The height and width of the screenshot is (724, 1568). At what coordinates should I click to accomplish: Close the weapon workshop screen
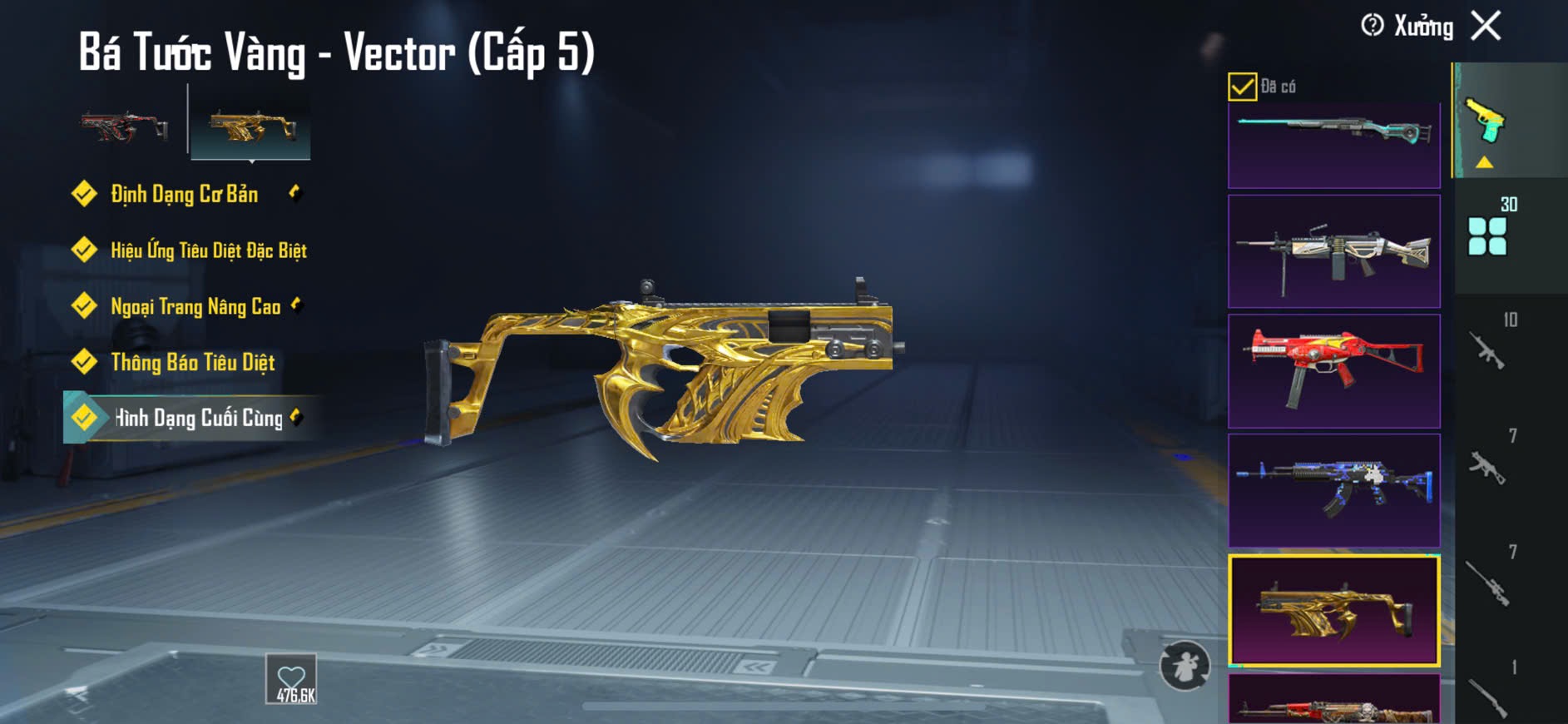pos(1486,26)
